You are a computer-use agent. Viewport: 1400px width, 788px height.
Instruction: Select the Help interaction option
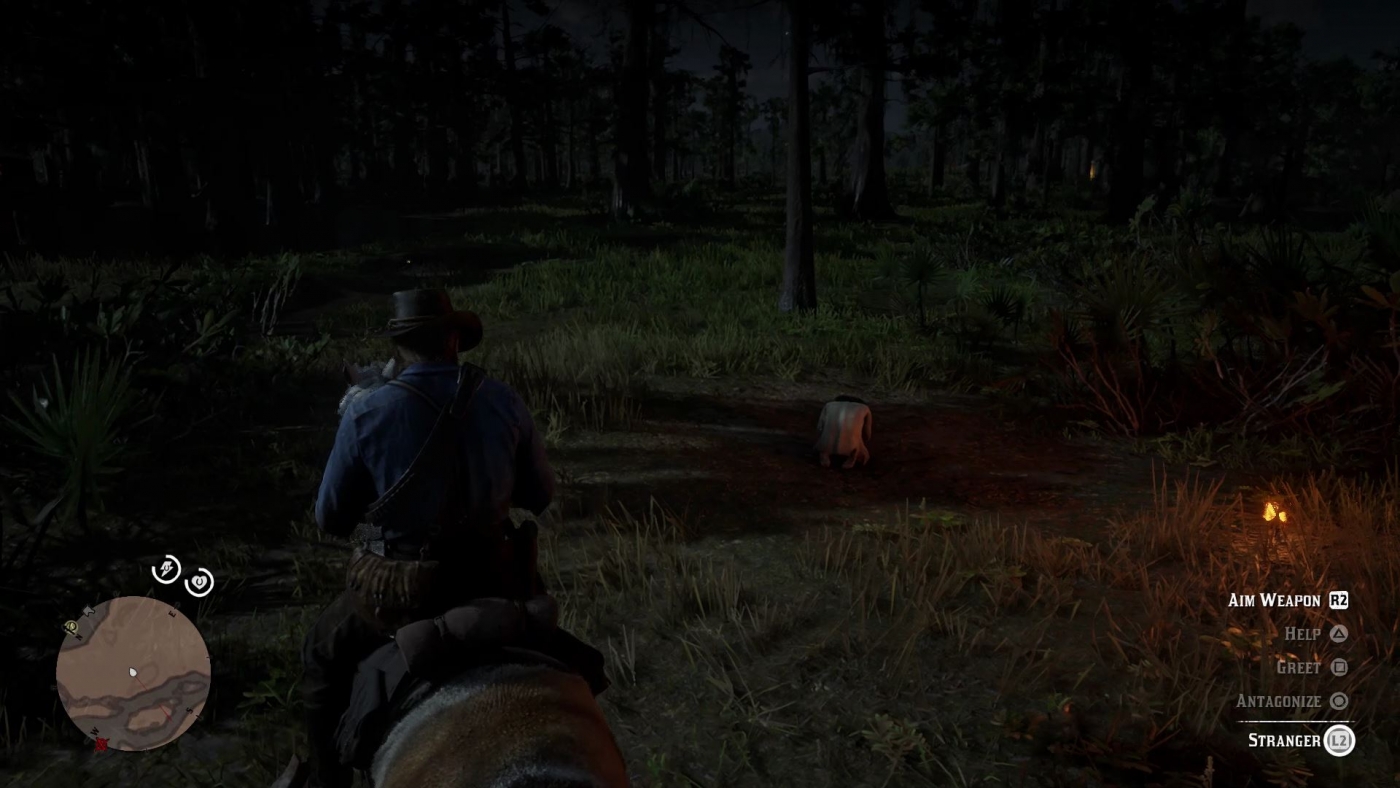tap(1303, 634)
